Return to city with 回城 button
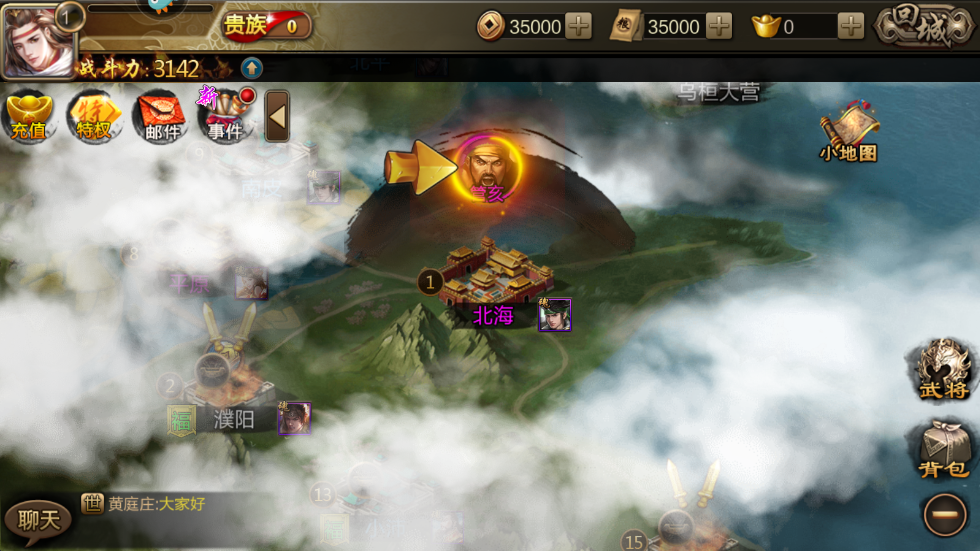Viewport: 980px width, 551px height. [924, 27]
